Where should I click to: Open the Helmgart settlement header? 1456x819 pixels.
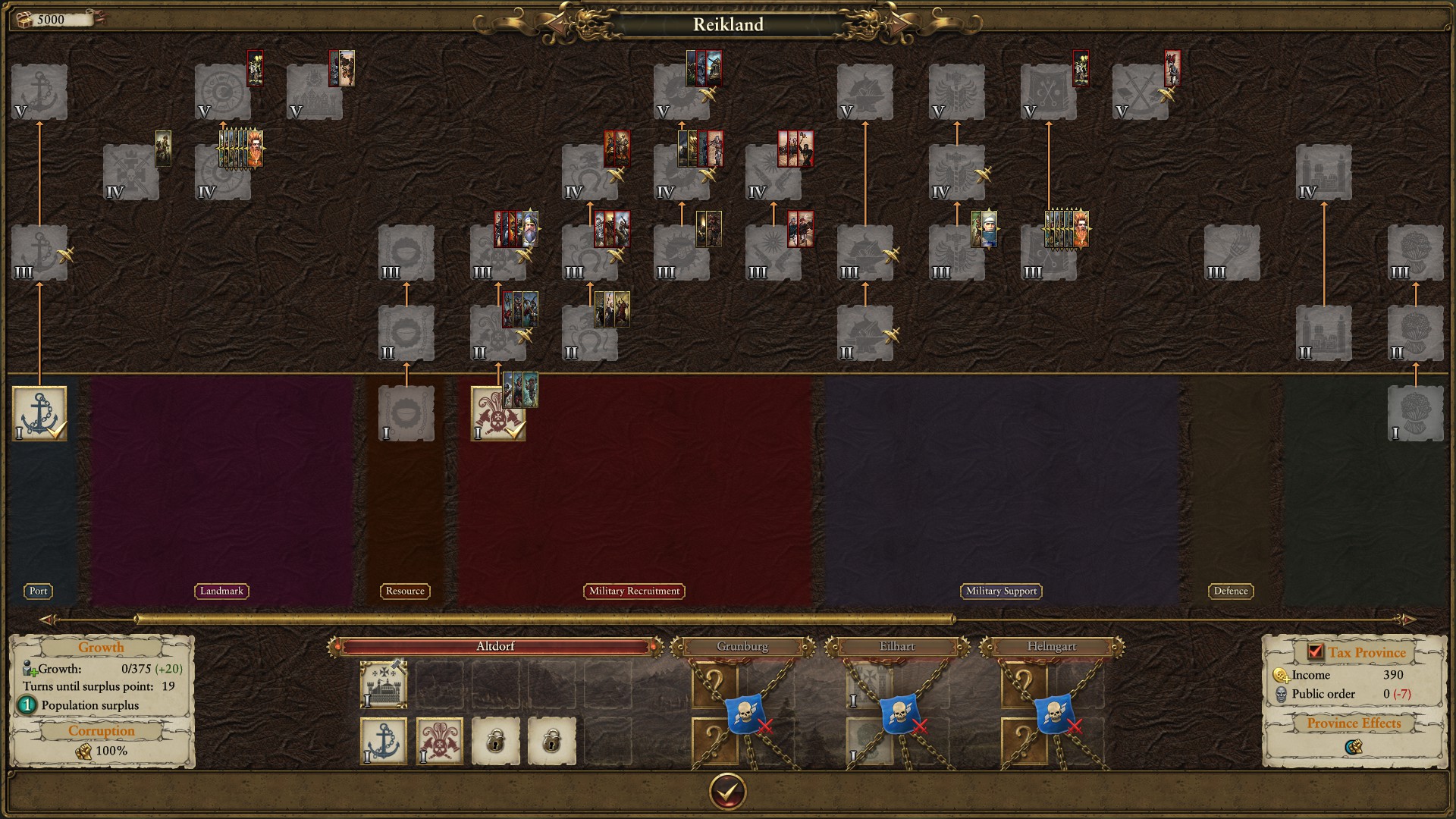pos(1051,647)
